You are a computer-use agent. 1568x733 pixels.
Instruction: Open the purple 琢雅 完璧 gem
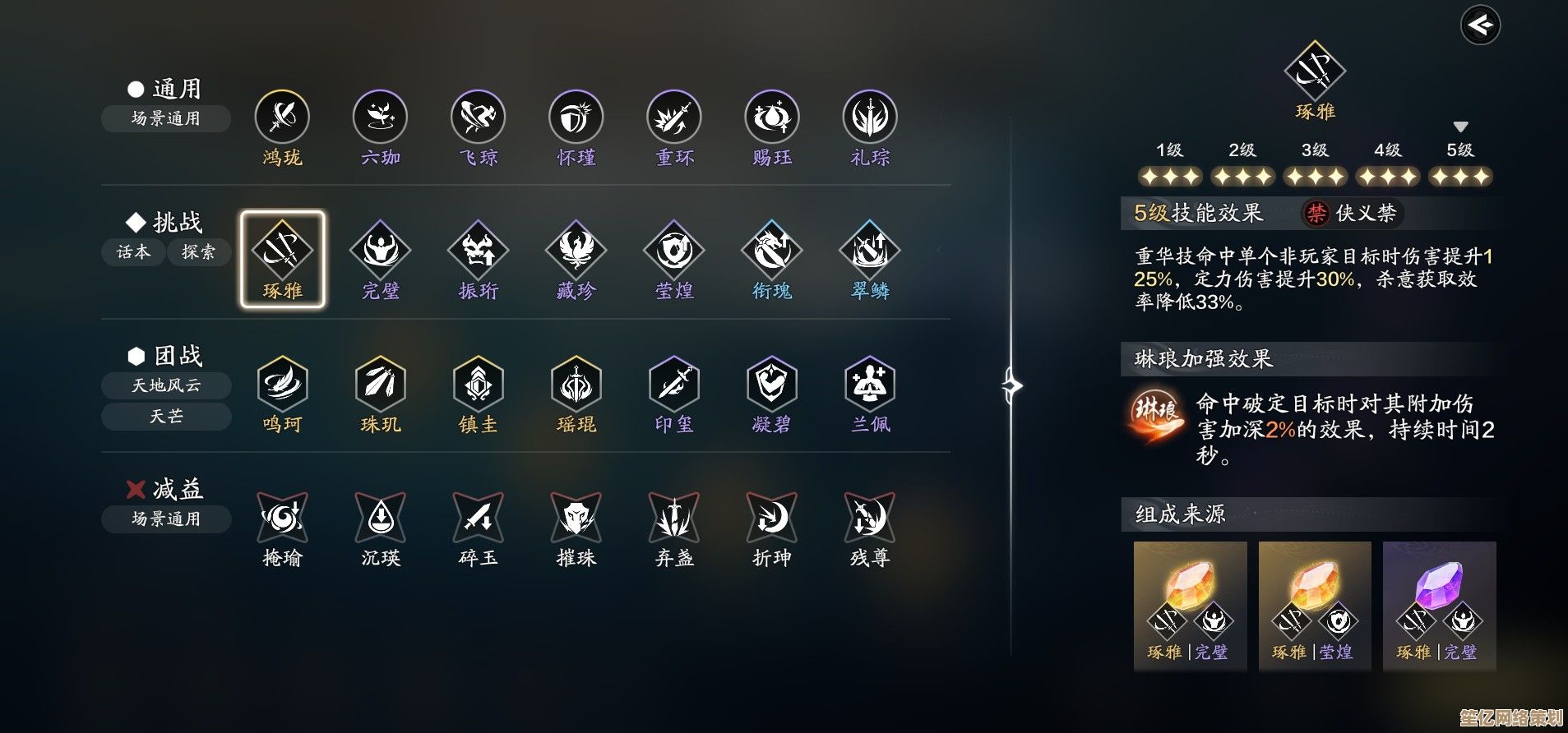pos(1439,606)
